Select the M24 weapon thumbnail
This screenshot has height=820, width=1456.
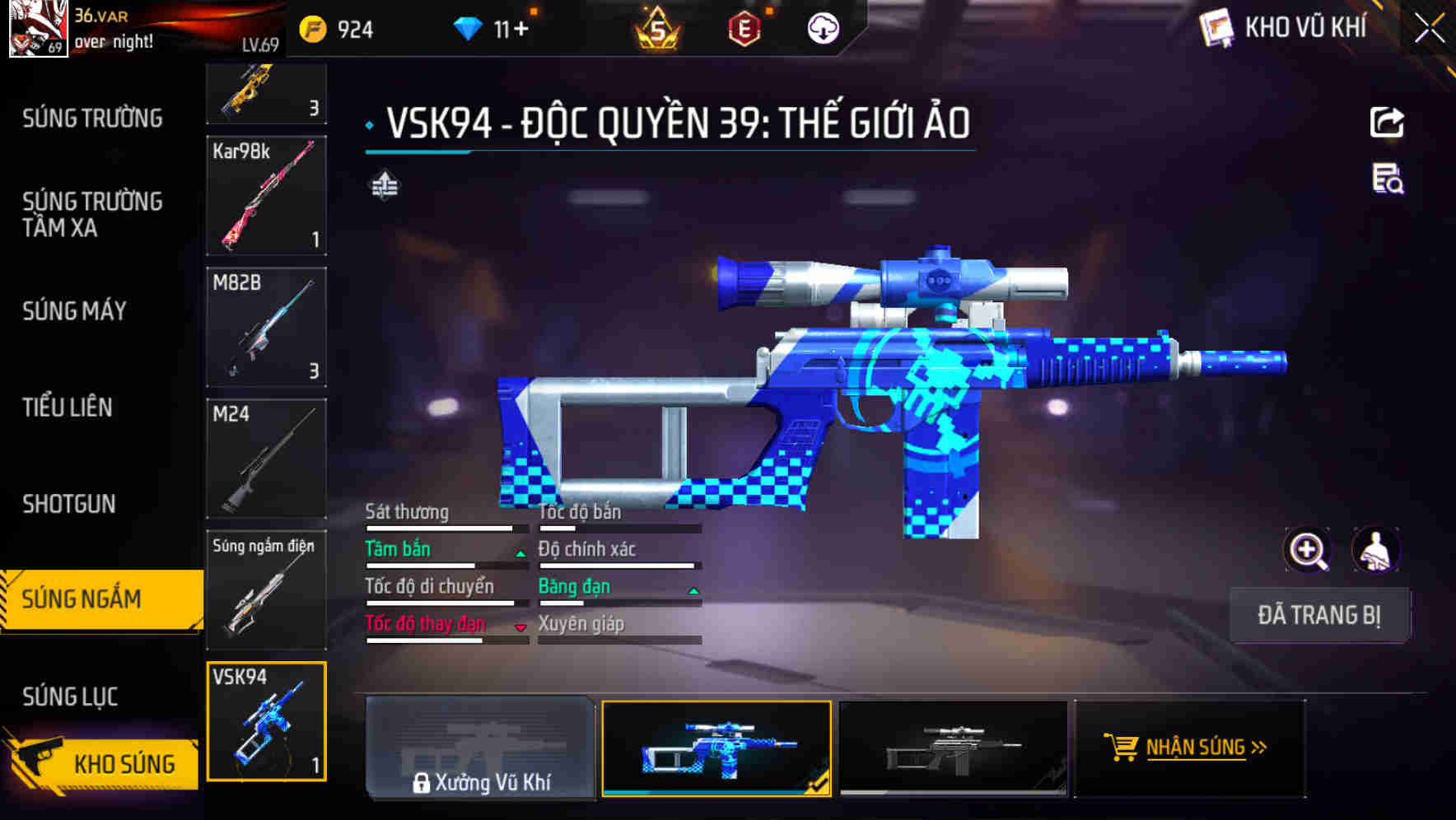(x=266, y=459)
